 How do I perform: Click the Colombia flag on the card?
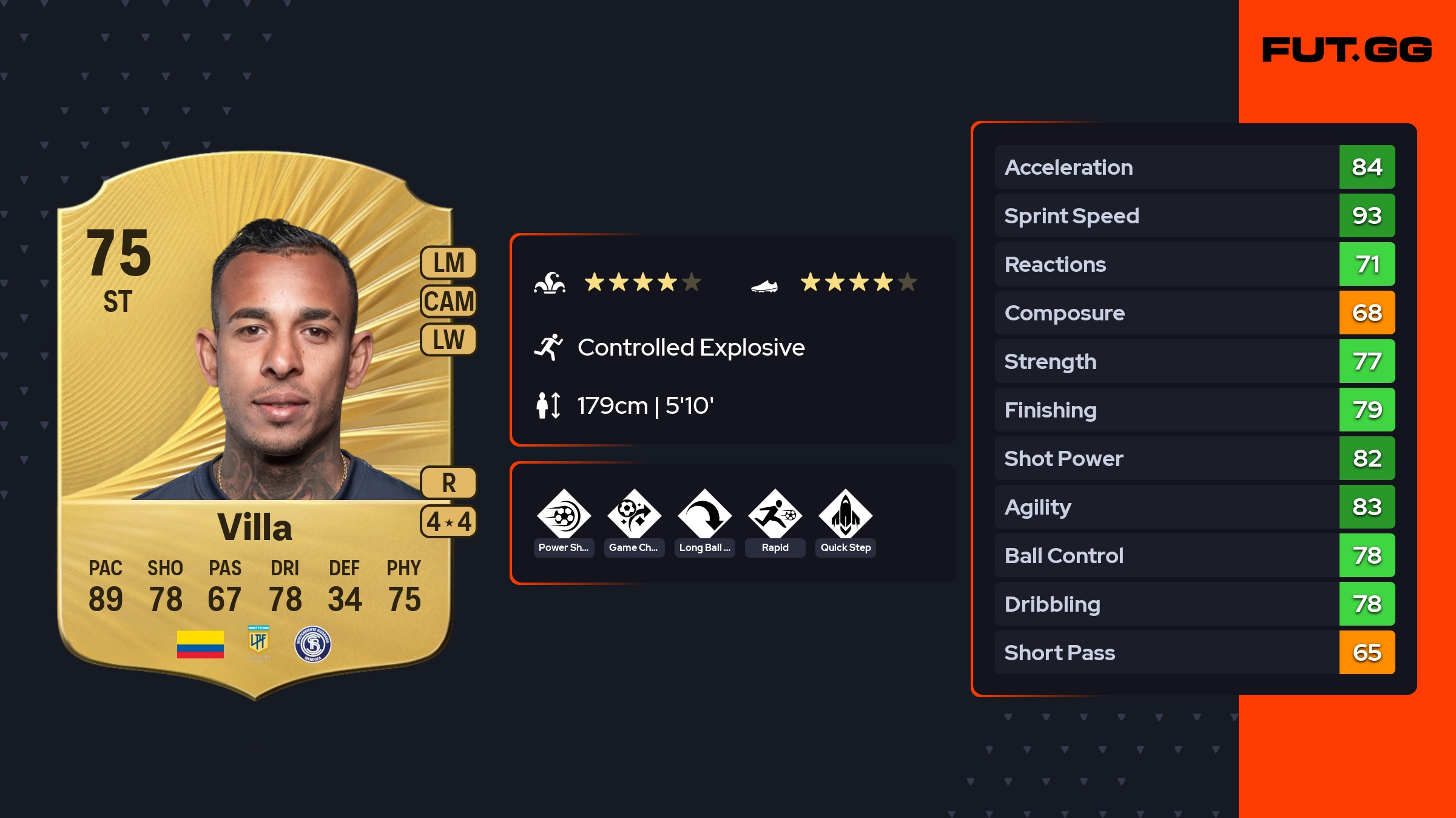[x=200, y=644]
